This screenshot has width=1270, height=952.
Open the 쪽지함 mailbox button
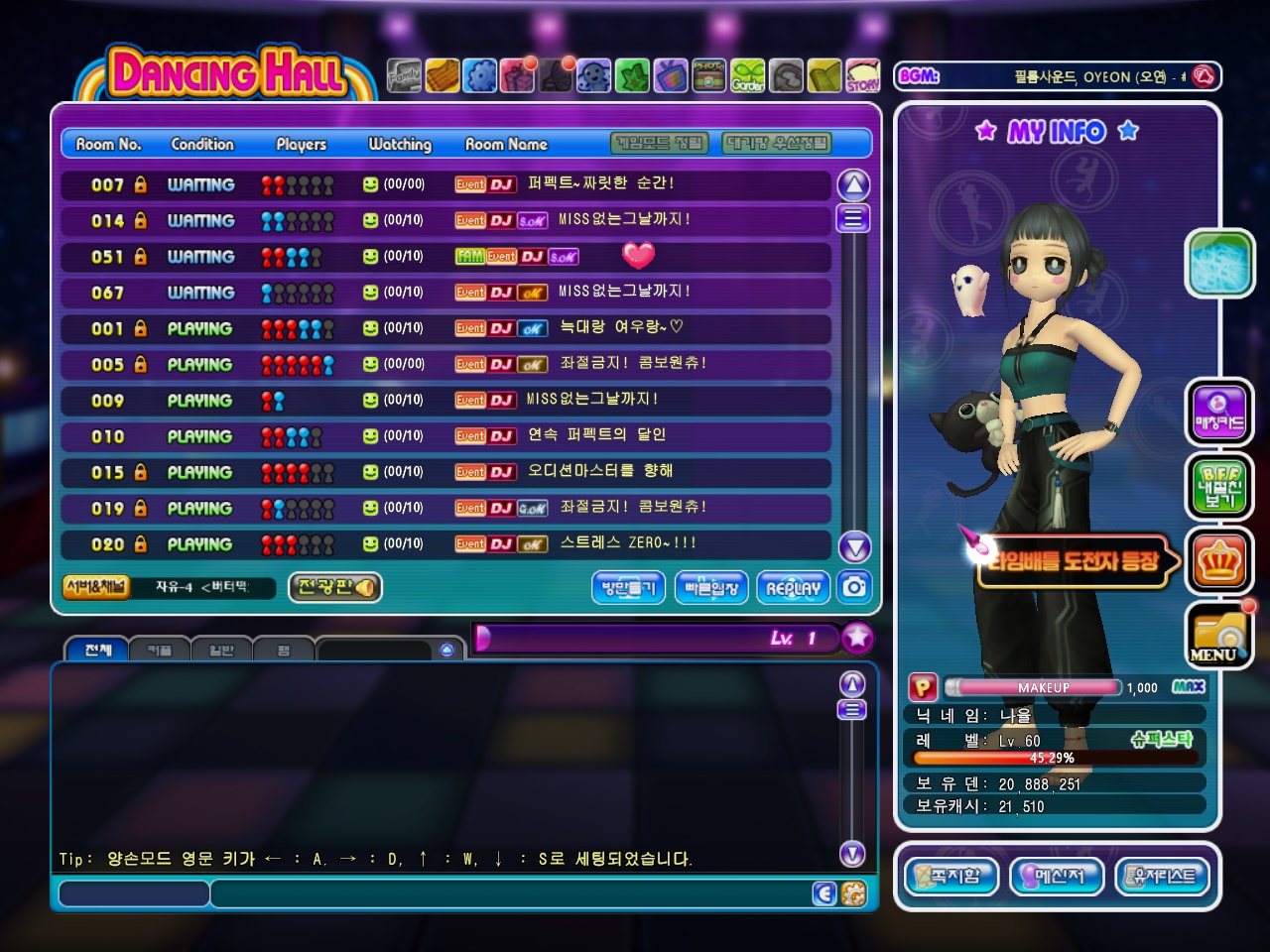coord(952,876)
